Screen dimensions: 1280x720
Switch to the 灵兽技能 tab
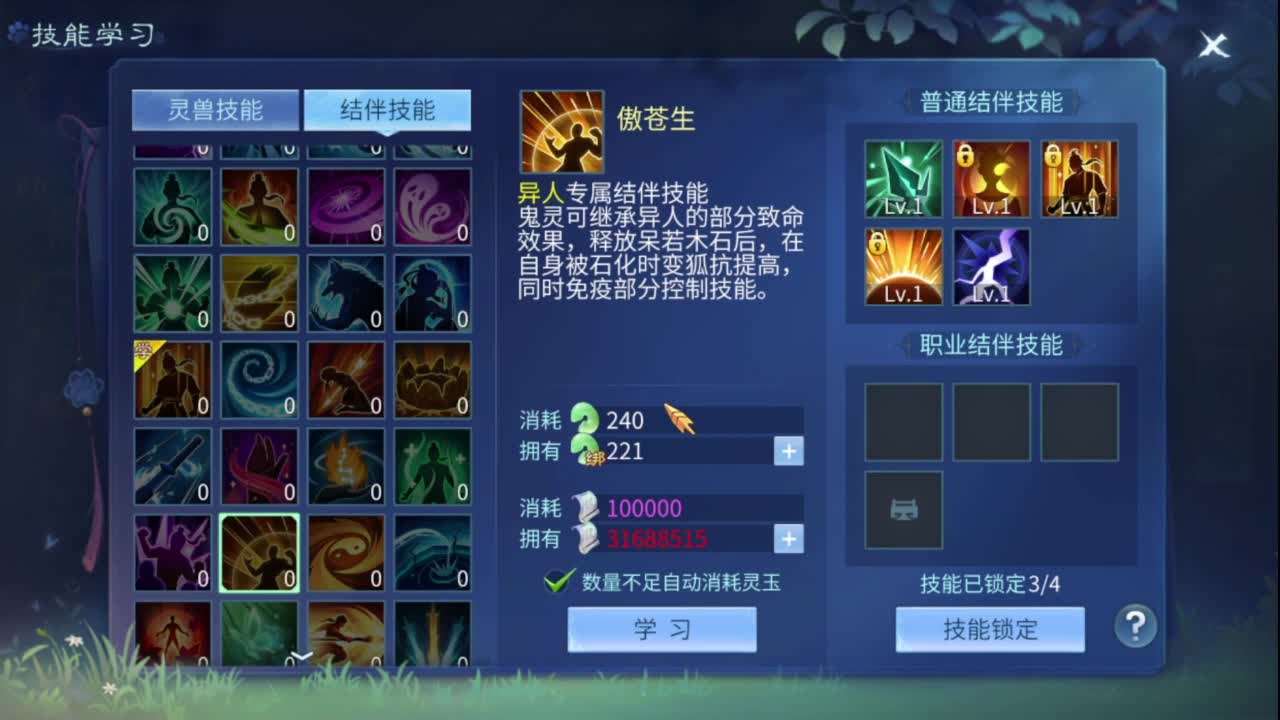click(x=215, y=110)
